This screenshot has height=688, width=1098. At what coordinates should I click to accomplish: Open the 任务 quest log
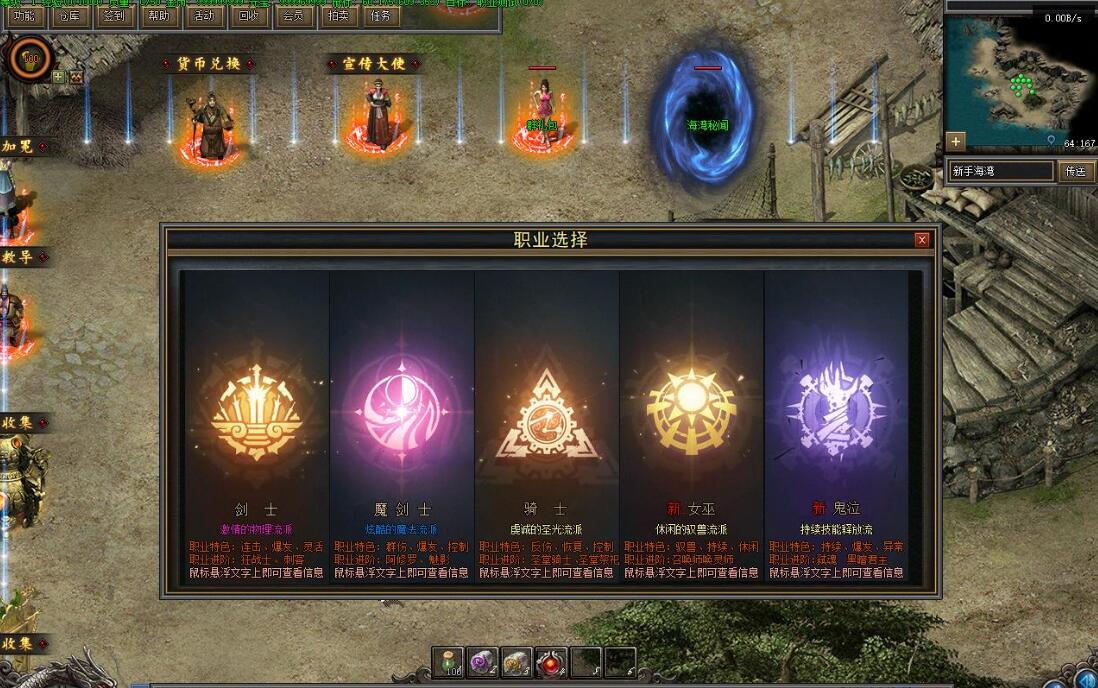click(381, 17)
